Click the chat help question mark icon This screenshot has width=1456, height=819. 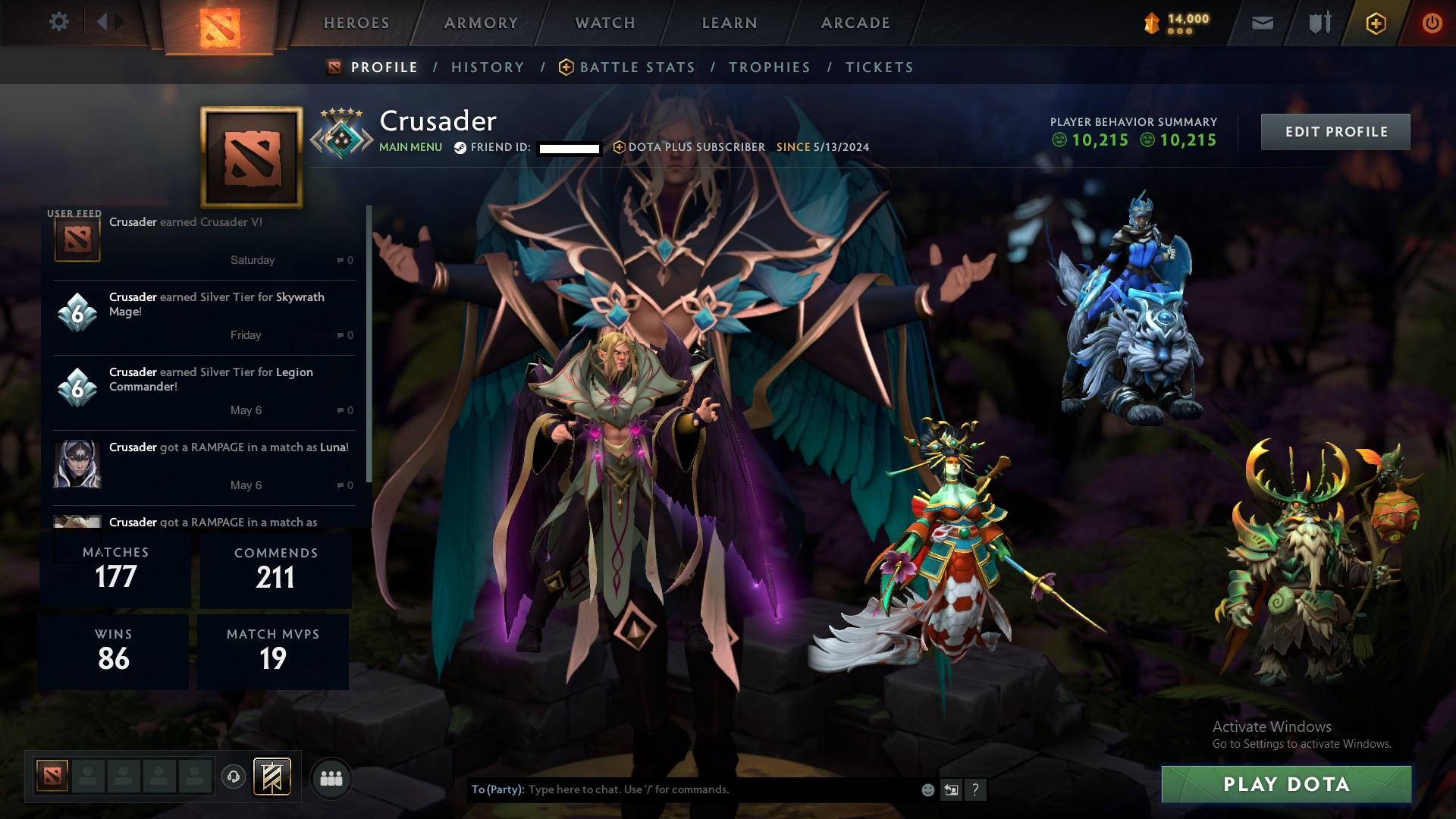(x=976, y=790)
